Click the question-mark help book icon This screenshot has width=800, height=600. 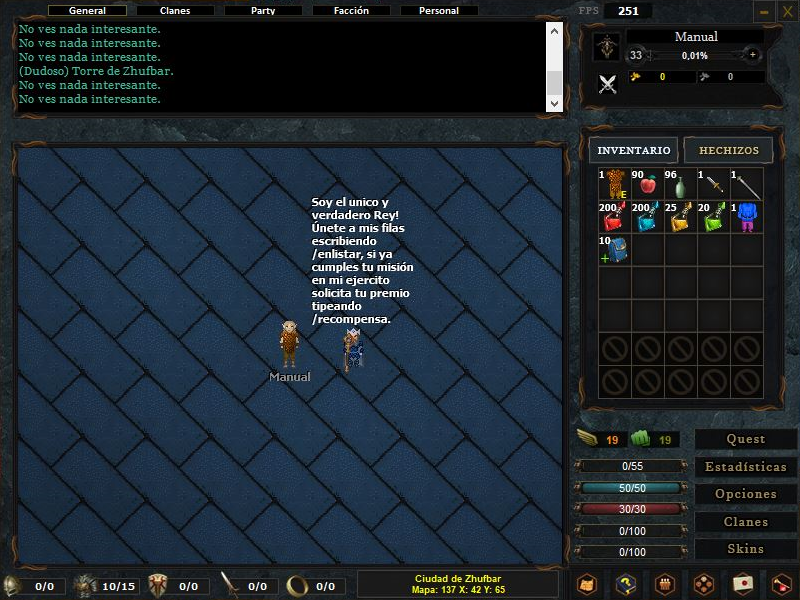tap(627, 583)
